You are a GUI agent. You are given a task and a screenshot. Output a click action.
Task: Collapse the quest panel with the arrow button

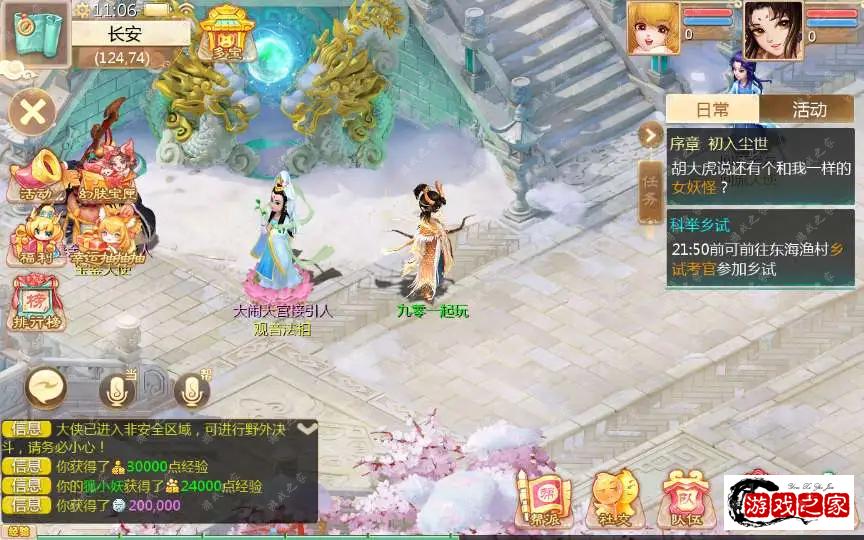pyautogui.click(x=651, y=134)
